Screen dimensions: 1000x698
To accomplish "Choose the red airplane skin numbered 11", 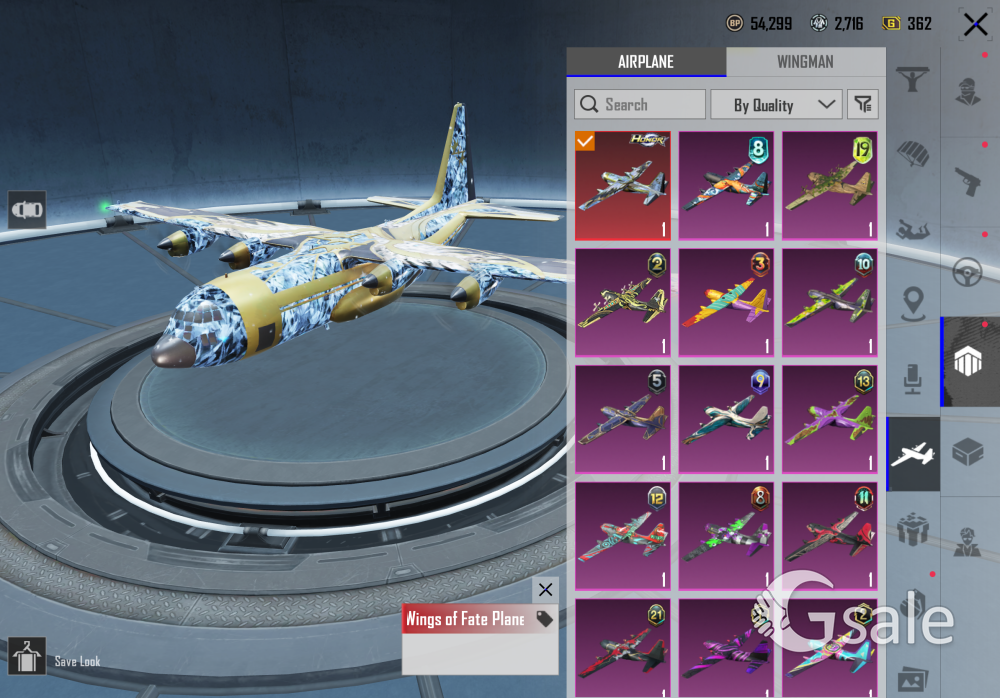I will (829, 536).
